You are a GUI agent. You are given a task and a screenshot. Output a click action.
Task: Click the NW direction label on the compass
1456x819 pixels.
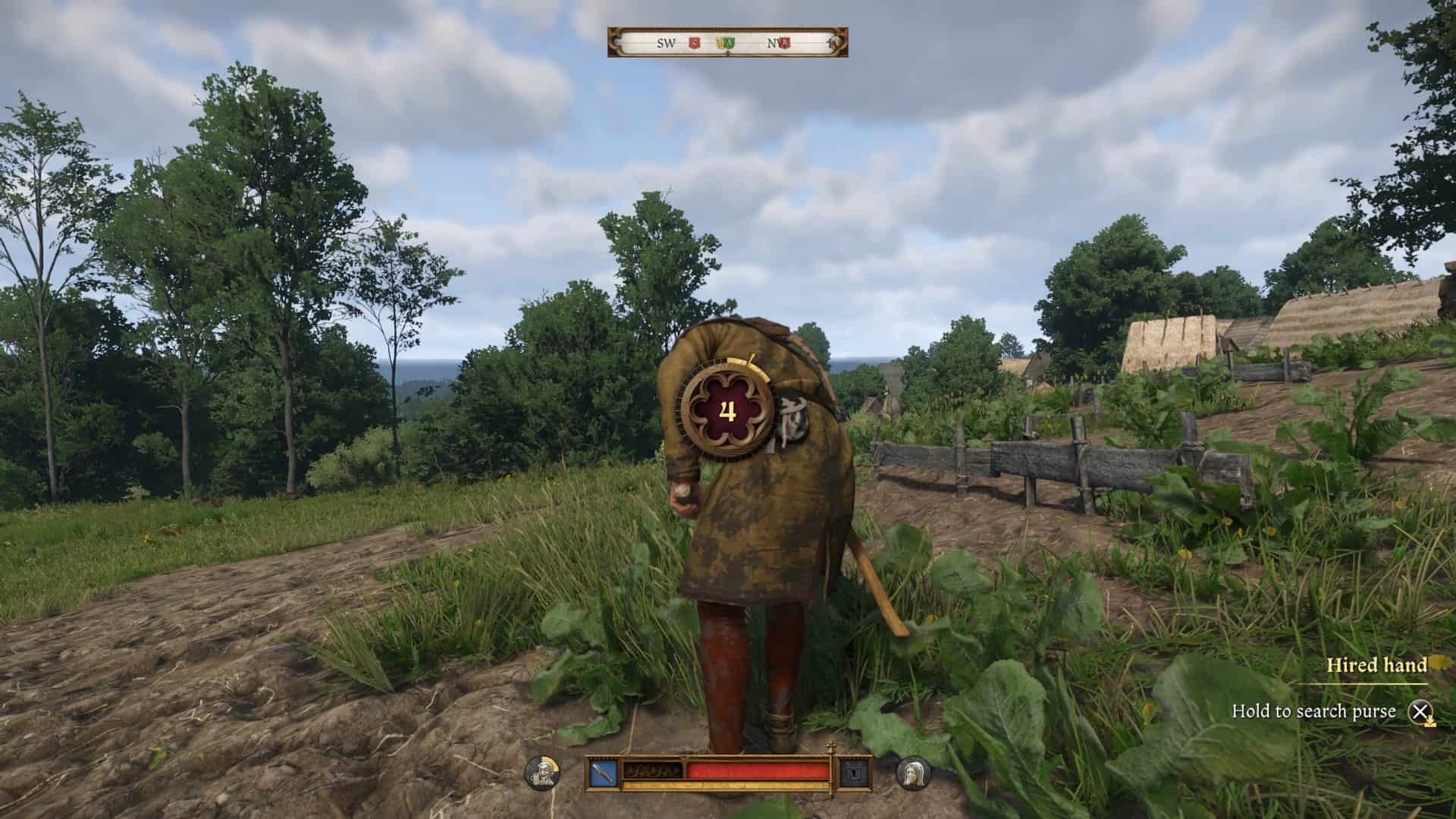(x=772, y=43)
